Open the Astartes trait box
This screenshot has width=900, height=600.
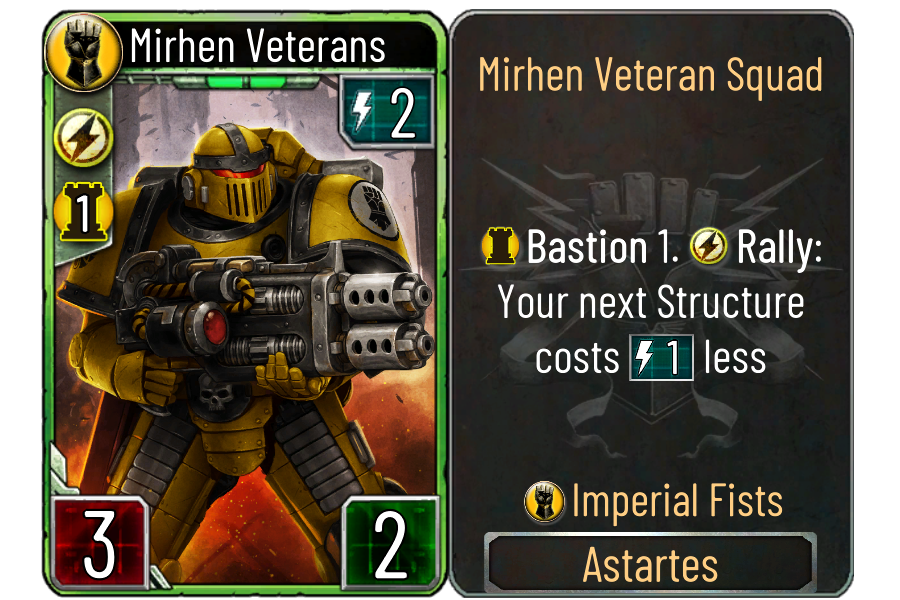pos(650,565)
